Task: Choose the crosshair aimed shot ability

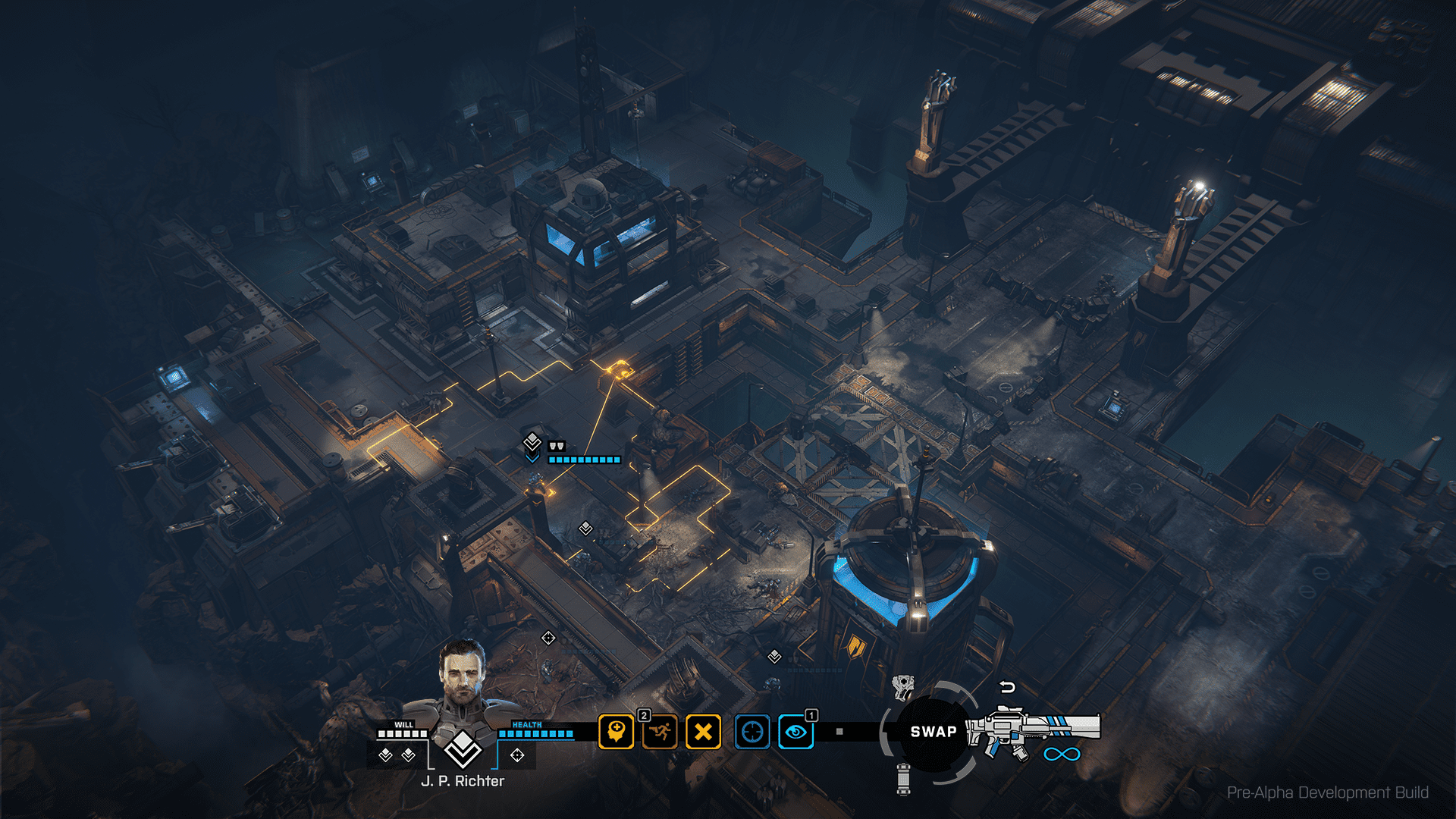Action: (752, 733)
